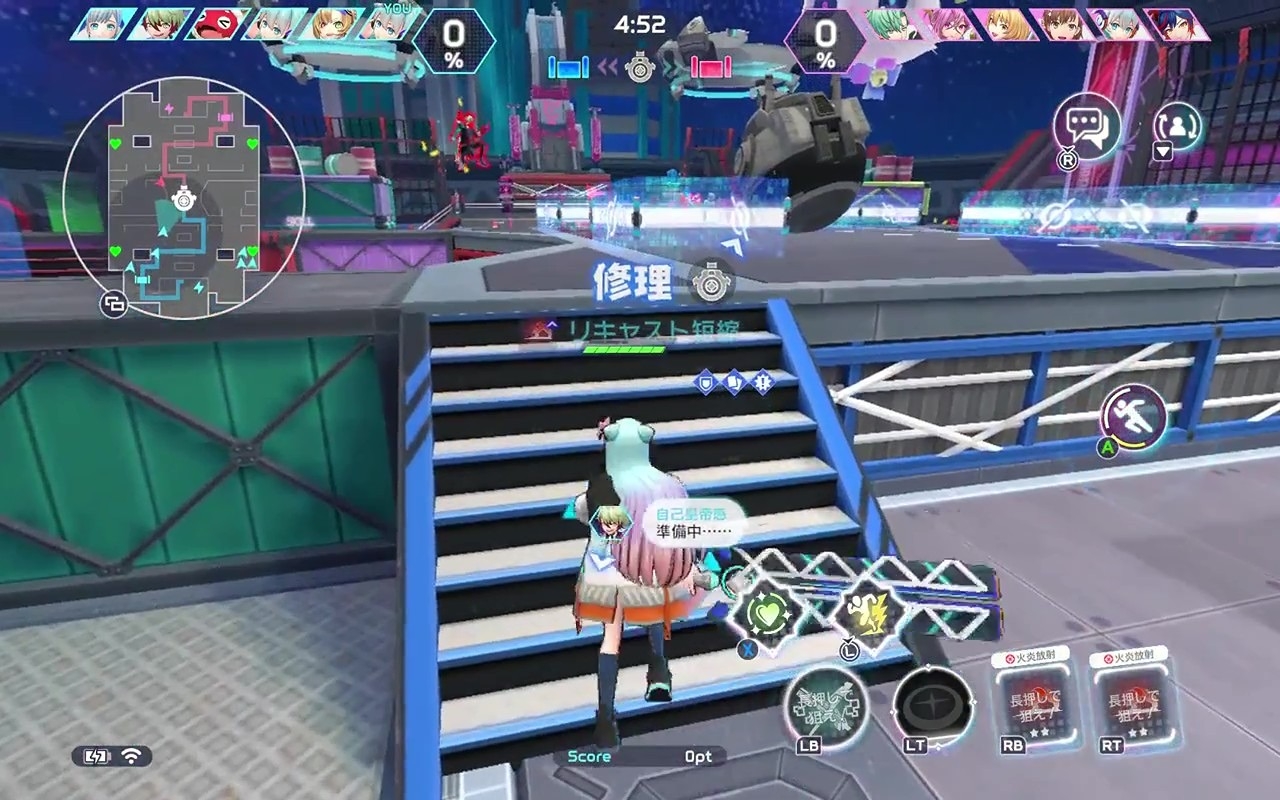Tap the teammate switch icon
The width and height of the screenshot is (1280, 800).
[1176, 125]
